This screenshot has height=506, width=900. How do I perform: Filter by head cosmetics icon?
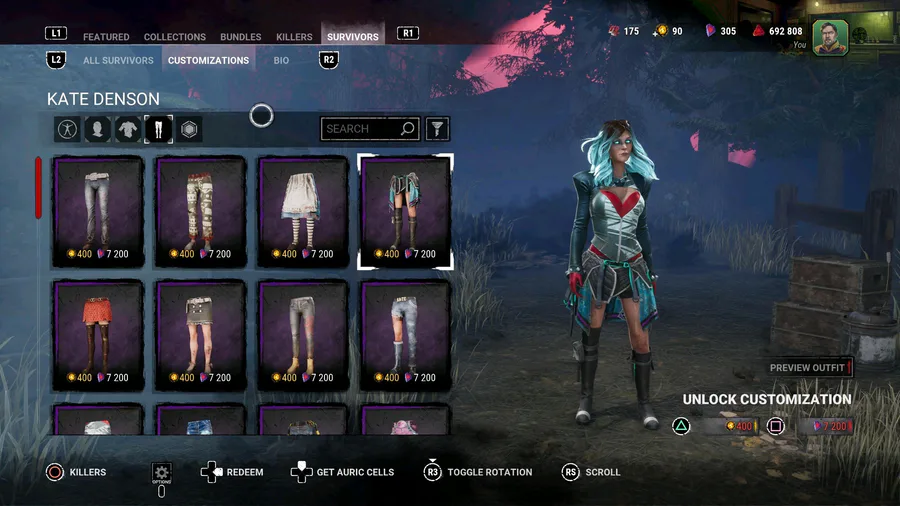pyautogui.click(x=97, y=129)
